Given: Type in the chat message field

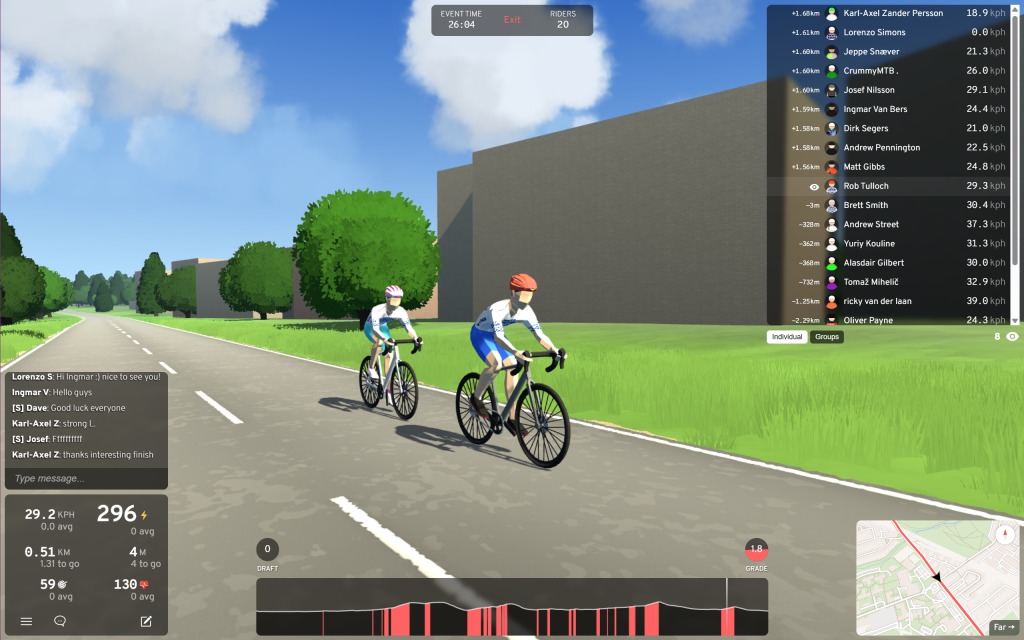Looking at the screenshot, I should coord(85,478).
